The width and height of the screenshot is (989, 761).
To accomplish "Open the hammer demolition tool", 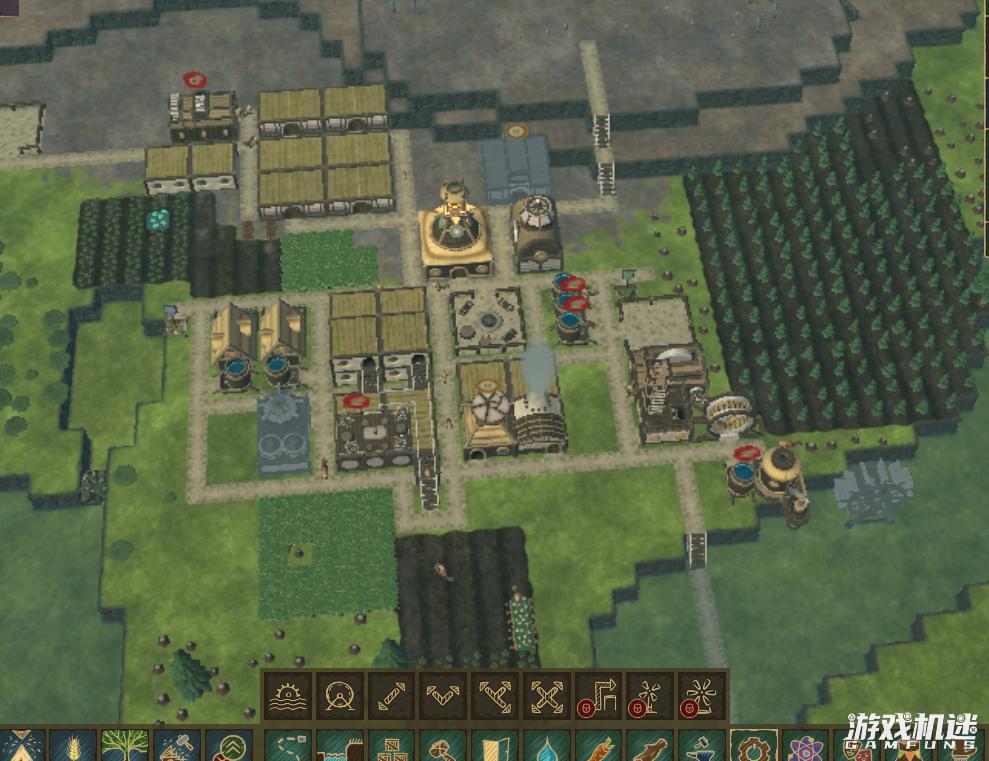I will pyautogui.click(x=176, y=747).
